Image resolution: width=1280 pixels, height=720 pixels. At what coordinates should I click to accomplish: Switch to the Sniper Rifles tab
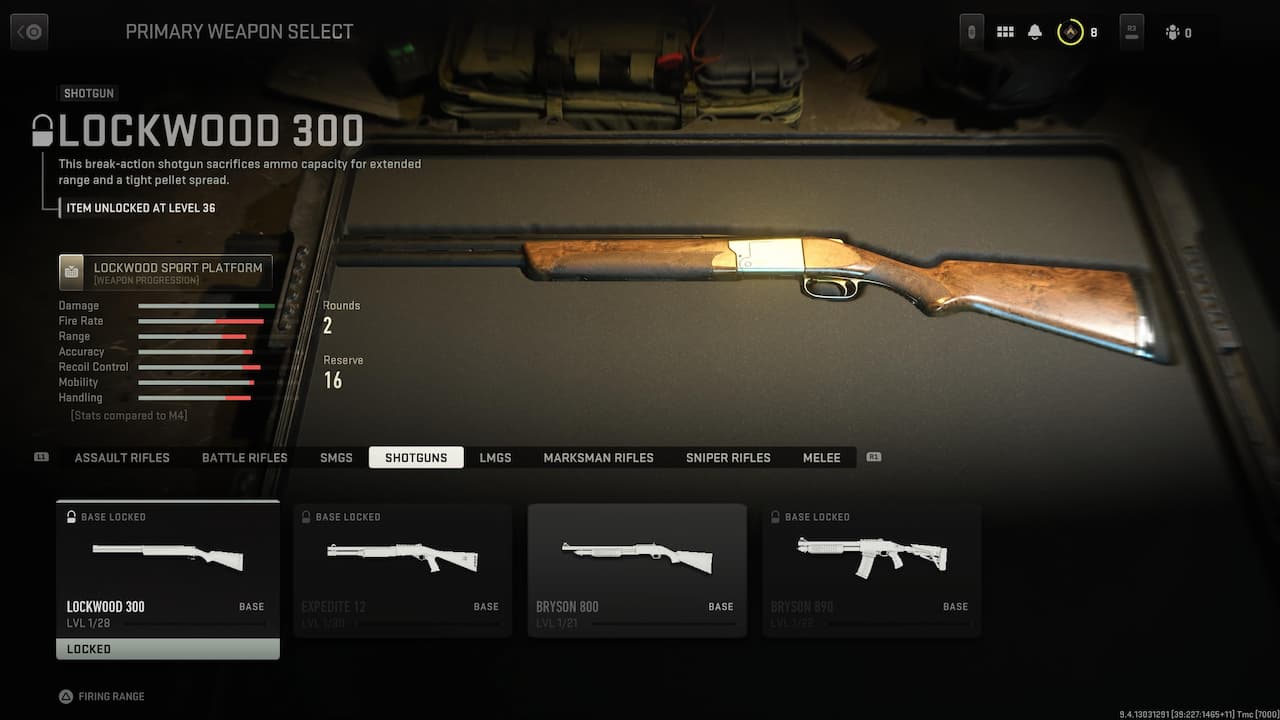(x=727, y=457)
